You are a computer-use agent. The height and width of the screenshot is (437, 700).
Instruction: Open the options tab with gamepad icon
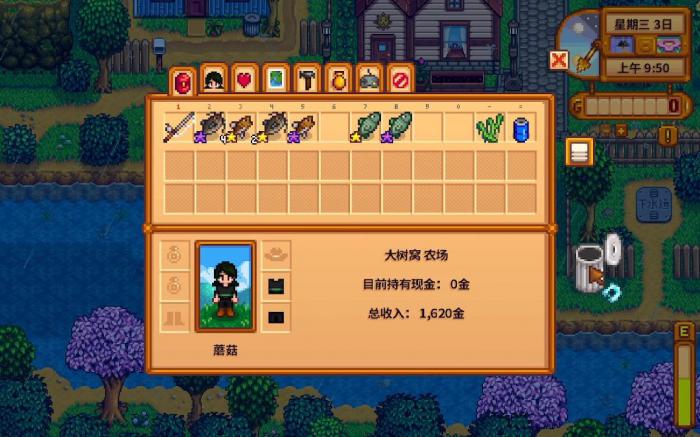pos(369,79)
